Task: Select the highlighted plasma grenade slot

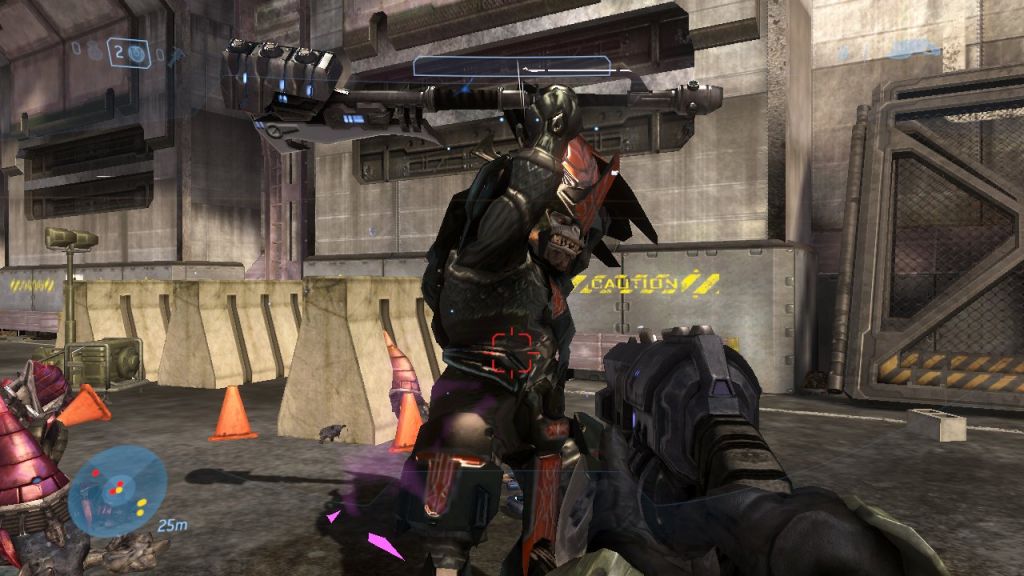Action: [x=129, y=52]
